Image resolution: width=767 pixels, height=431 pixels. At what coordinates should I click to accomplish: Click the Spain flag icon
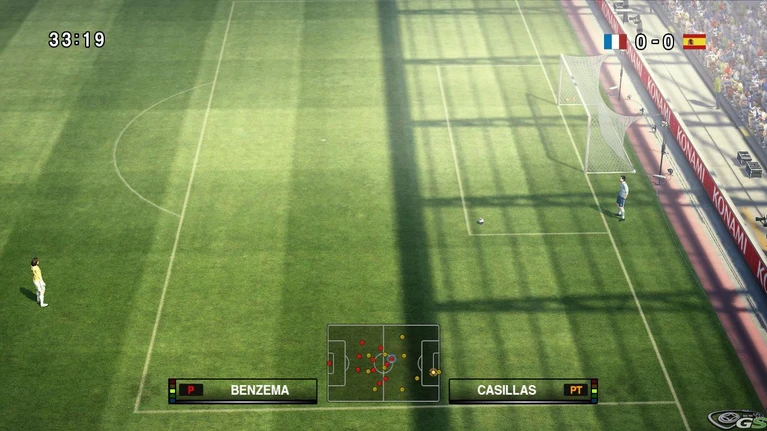[694, 41]
